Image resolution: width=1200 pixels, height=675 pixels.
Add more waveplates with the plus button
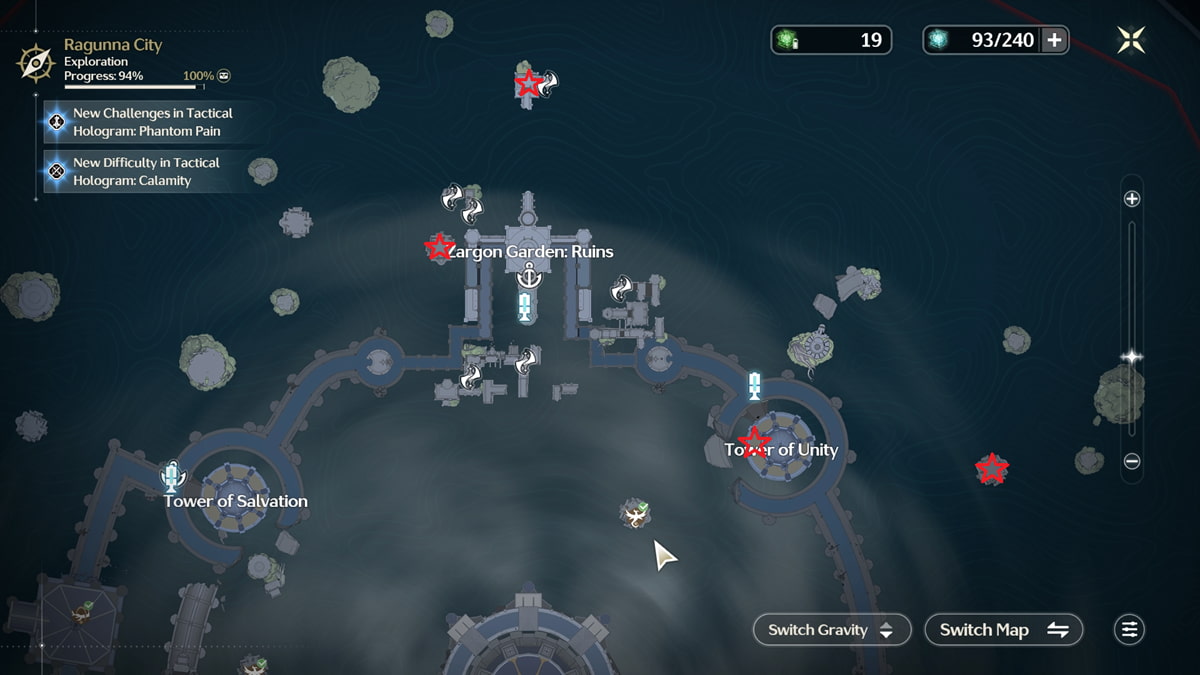[x=1054, y=40]
